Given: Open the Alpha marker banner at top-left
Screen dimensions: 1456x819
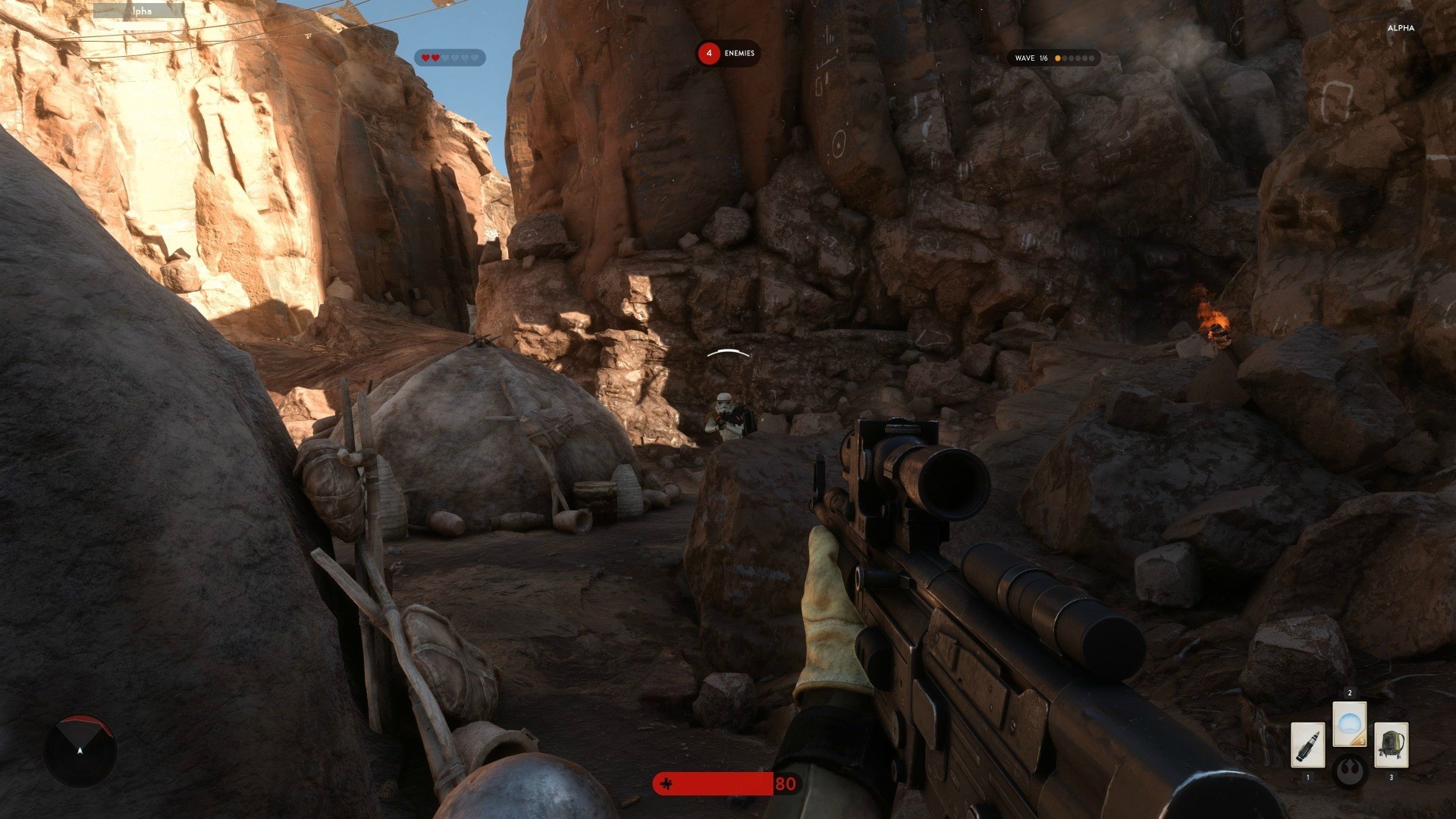Looking at the screenshot, I should [x=139, y=12].
